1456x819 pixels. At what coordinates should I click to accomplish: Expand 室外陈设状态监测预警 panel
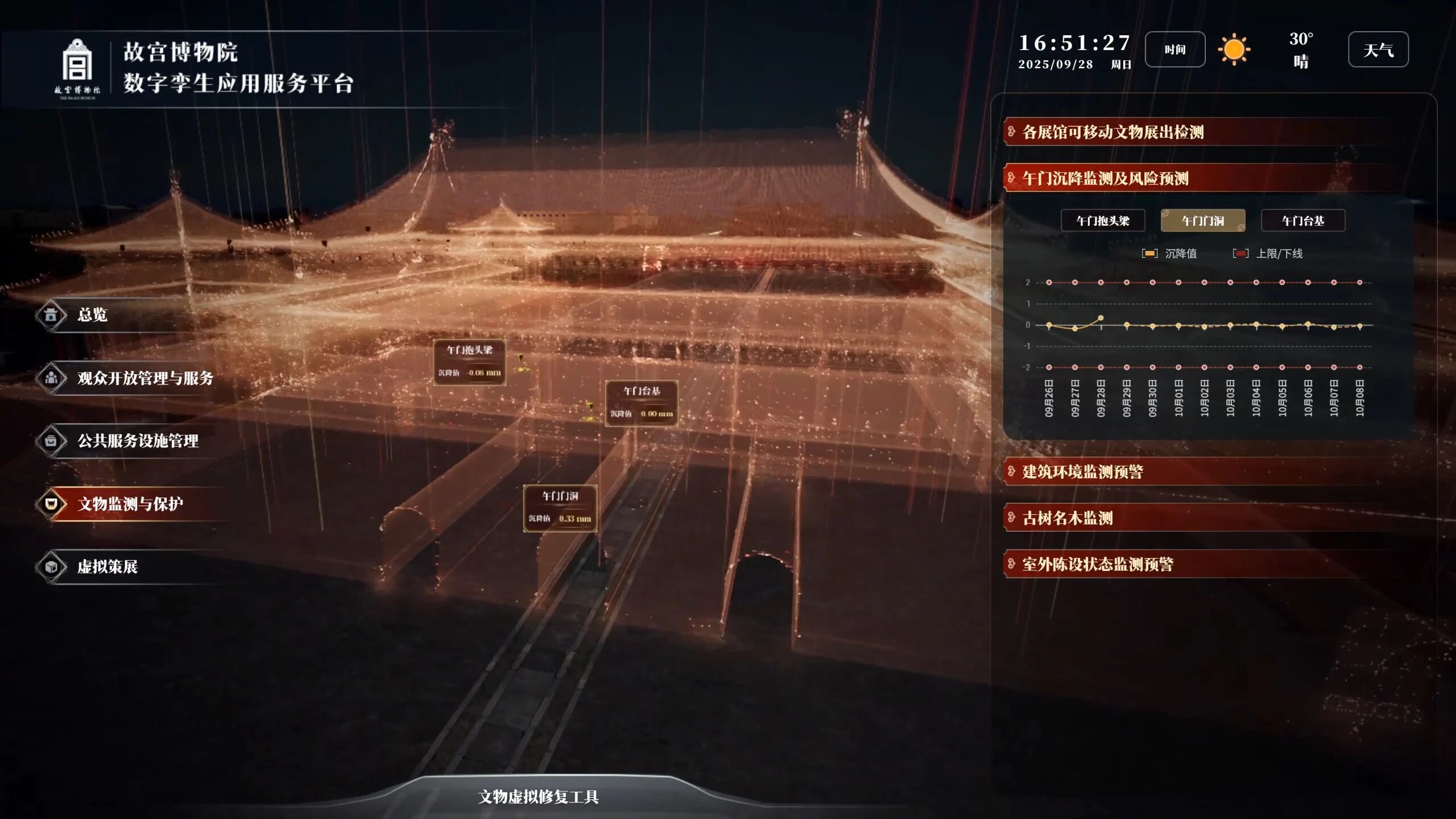point(1097,564)
